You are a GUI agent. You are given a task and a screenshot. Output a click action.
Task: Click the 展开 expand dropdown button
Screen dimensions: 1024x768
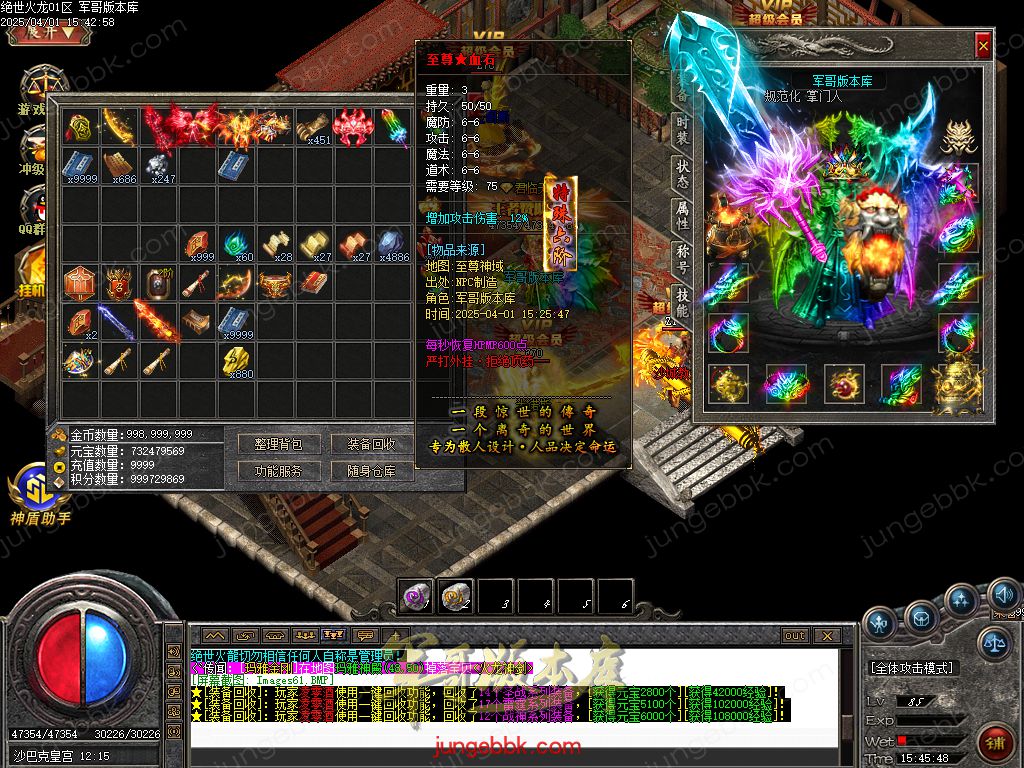point(43,31)
